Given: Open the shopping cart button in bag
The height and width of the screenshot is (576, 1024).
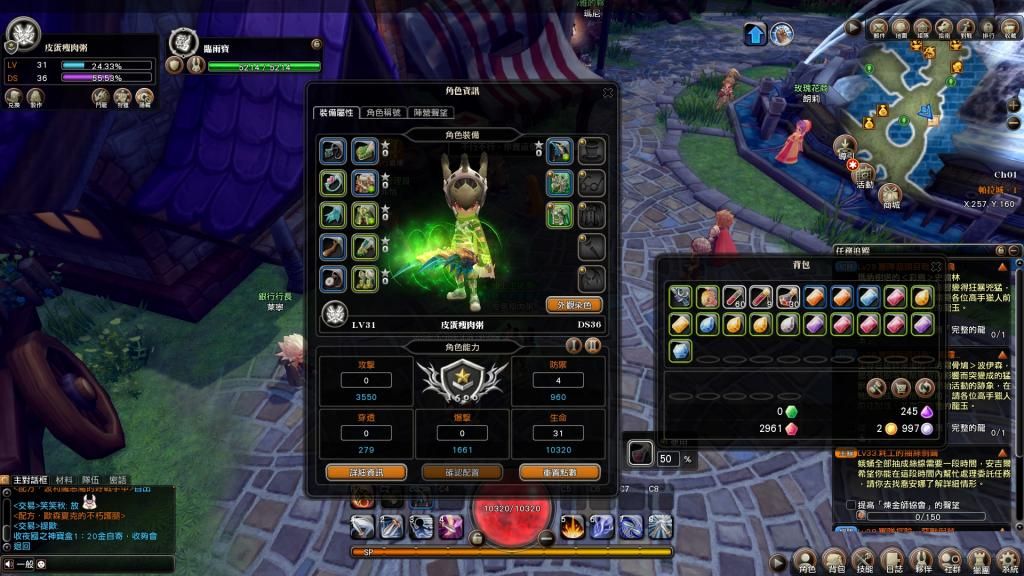Looking at the screenshot, I should pyautogui.click(x=899, y=387).
